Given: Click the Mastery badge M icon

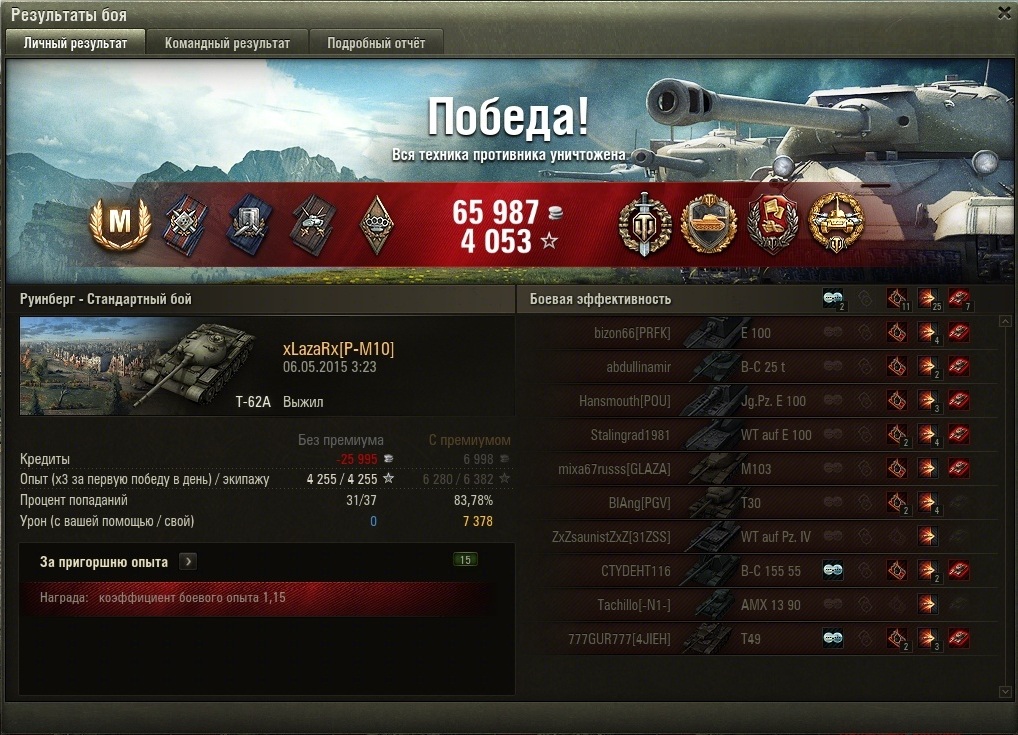Looking at the screenshot, I should click(119, 224).
